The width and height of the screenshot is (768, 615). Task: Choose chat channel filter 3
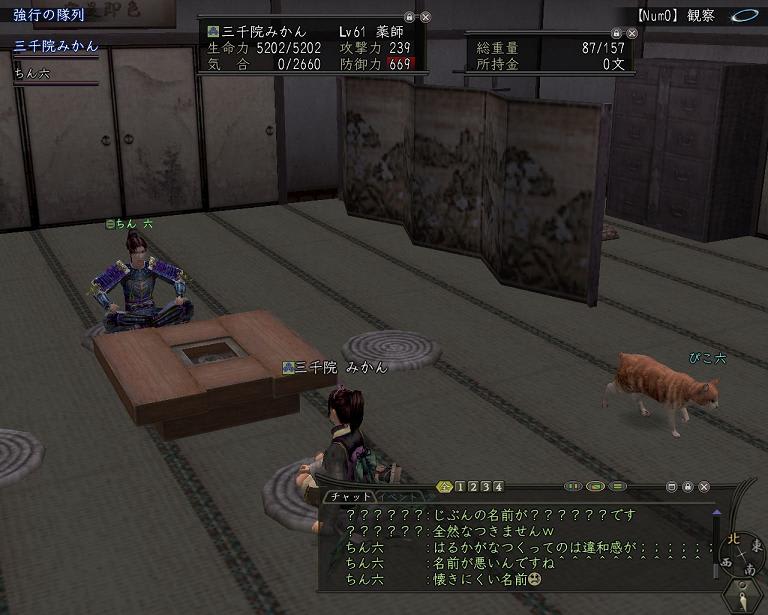(x=486, y=487)
